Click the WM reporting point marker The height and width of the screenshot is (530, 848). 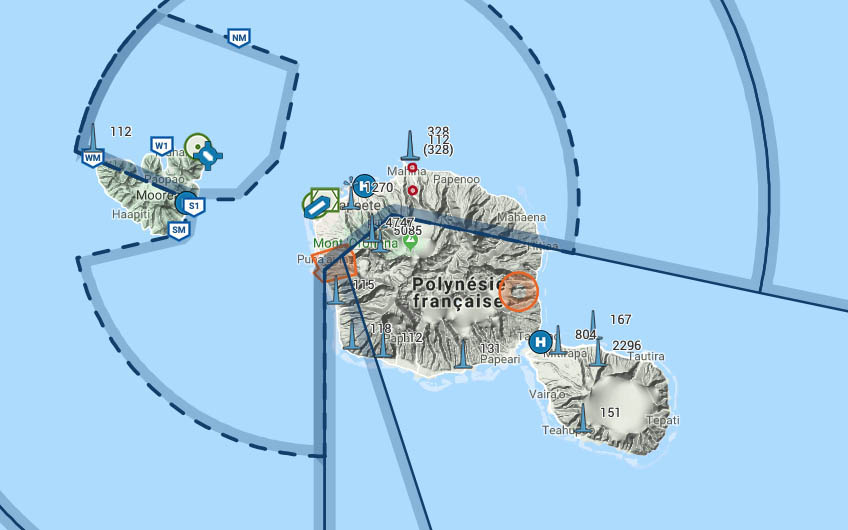[x=93, y=157]
